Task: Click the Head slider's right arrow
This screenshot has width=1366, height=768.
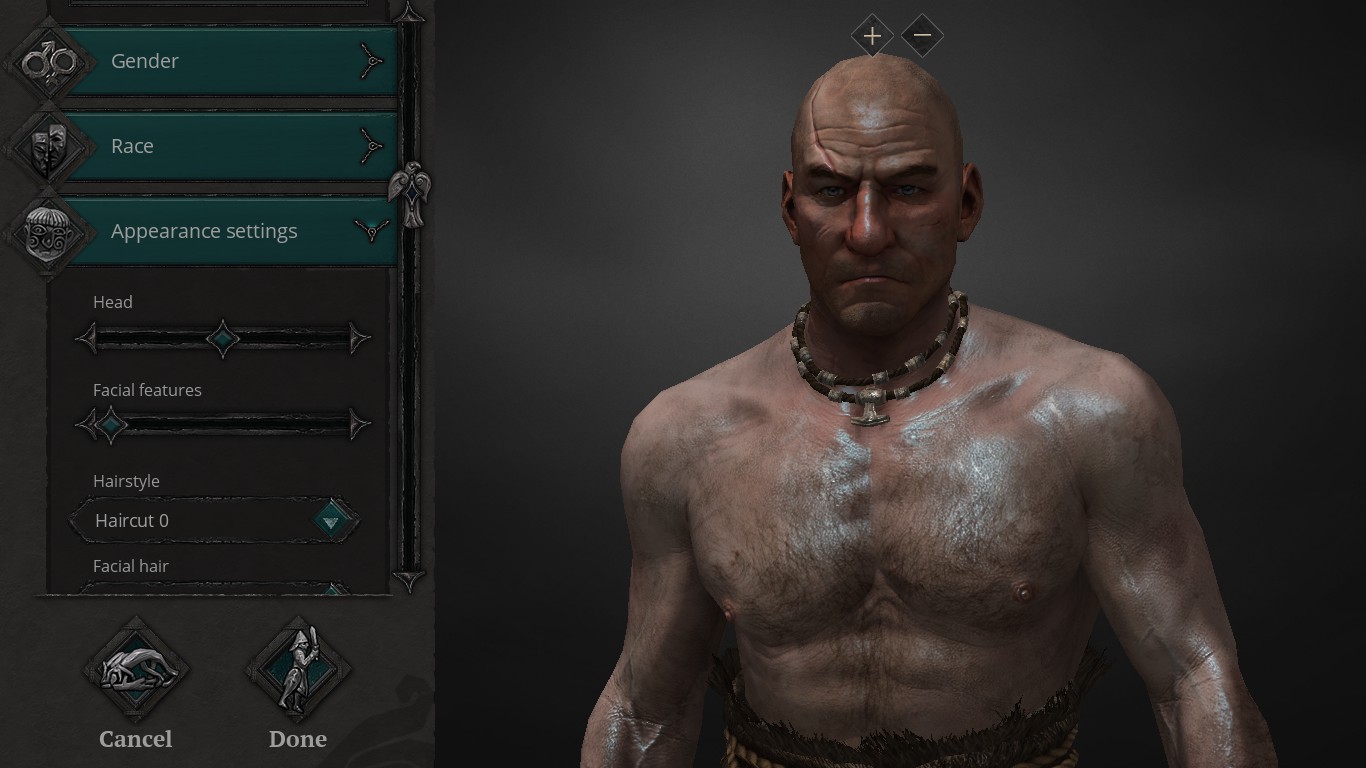Action: point(358,339)
